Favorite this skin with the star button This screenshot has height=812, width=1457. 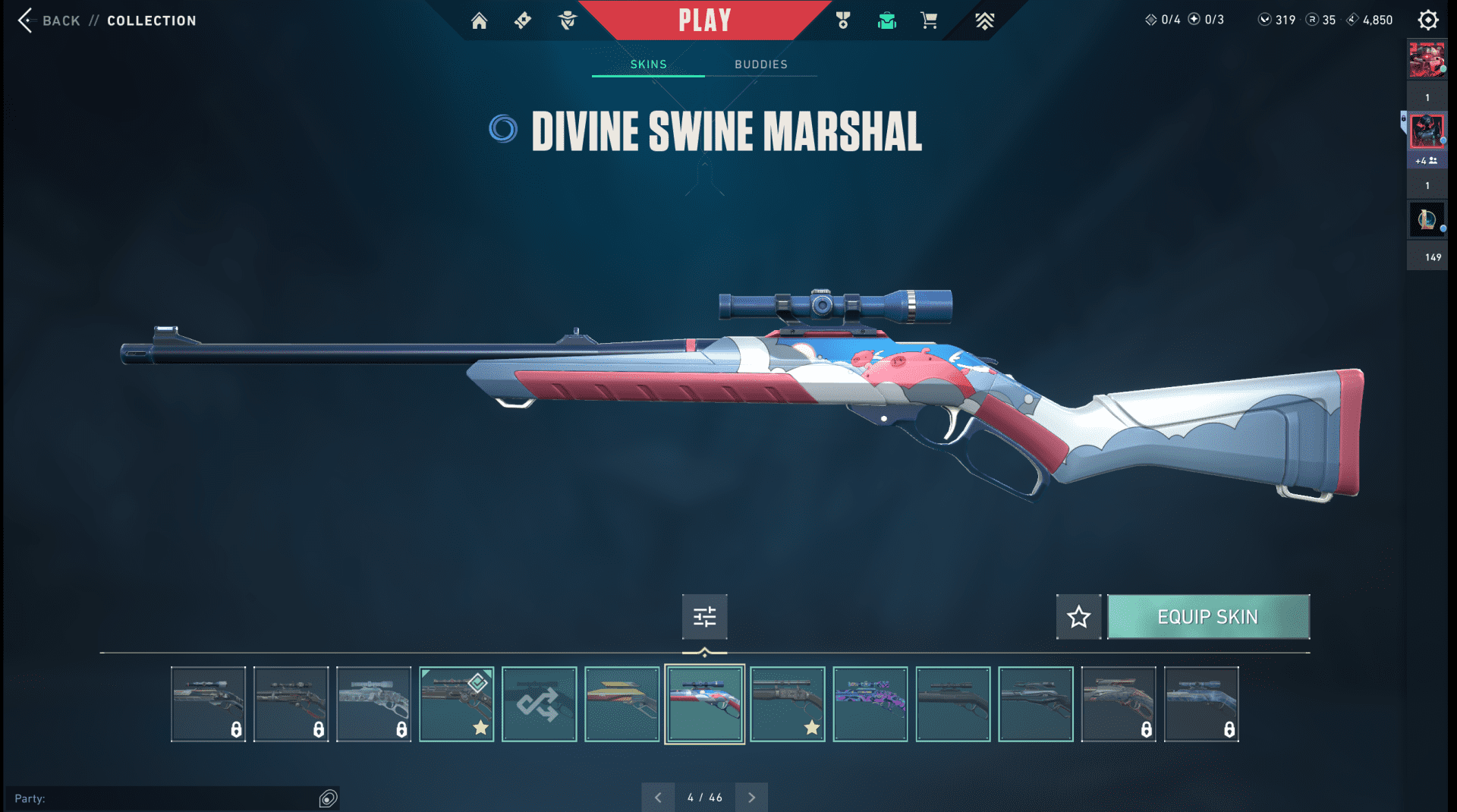tap(1078, 617)
